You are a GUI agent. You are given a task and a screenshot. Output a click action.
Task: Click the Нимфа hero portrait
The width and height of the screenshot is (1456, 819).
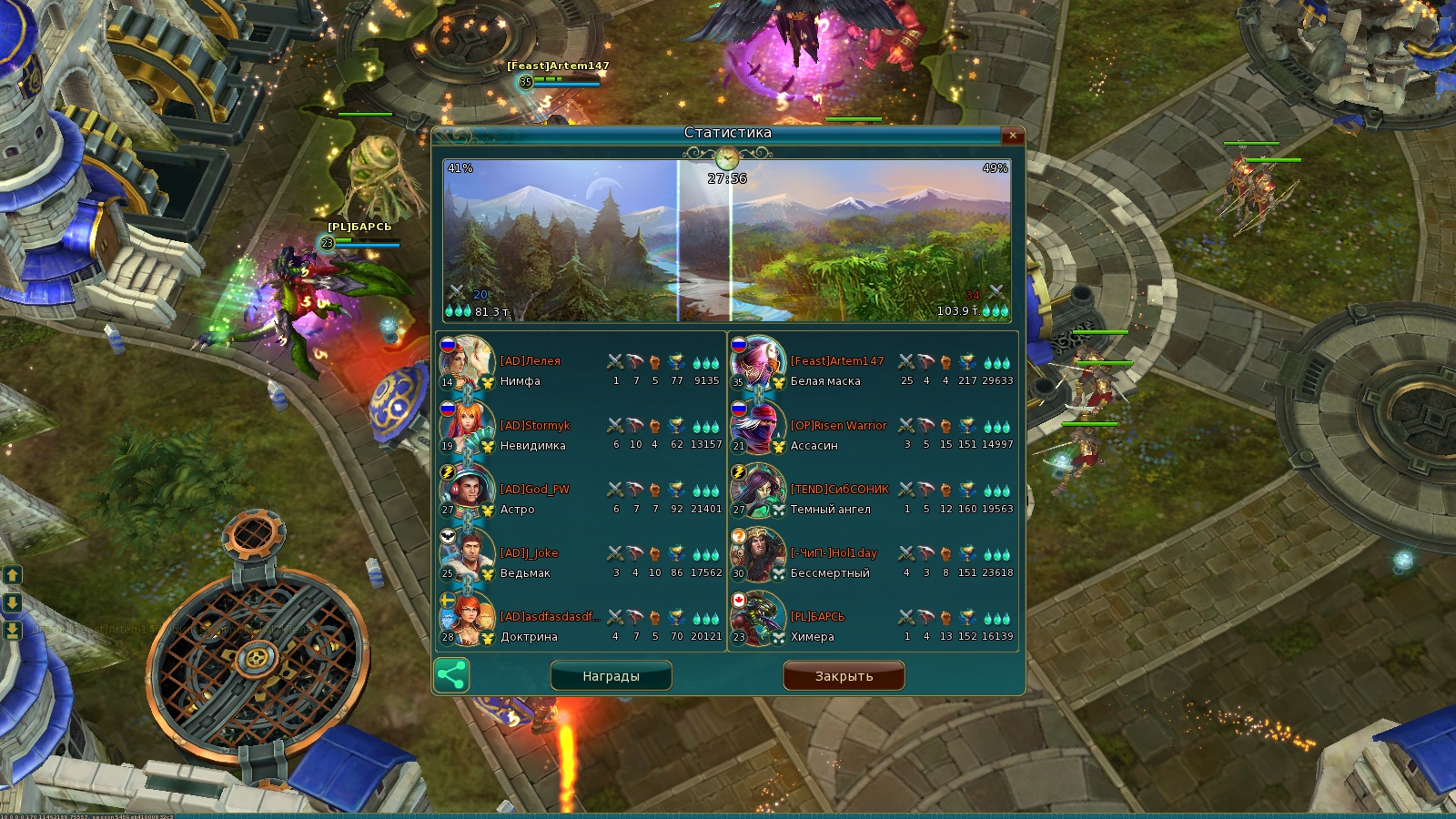[x=468, y=362]
